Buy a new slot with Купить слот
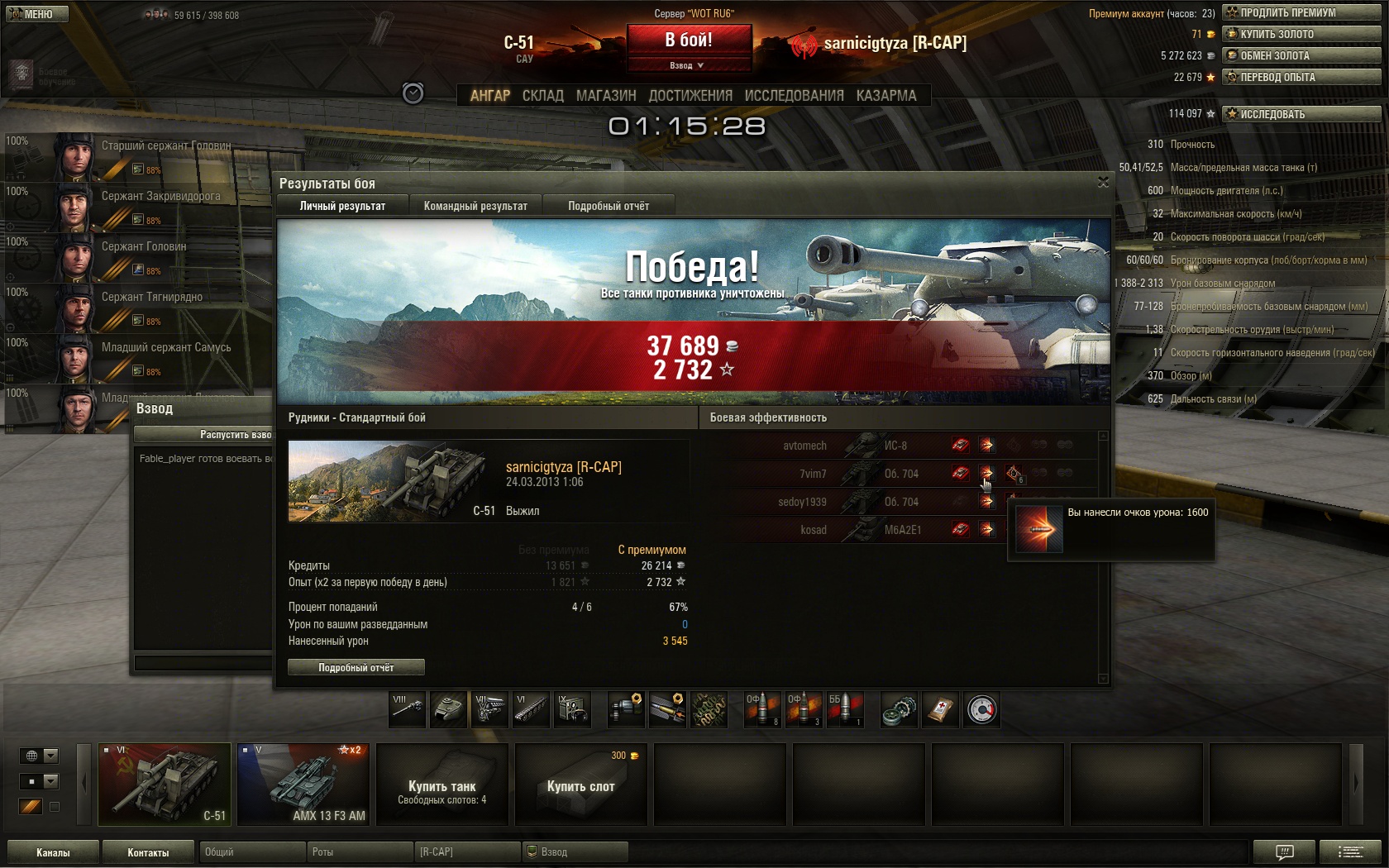The height and width of the screenshot is (868, 1389). coord(581,784)
